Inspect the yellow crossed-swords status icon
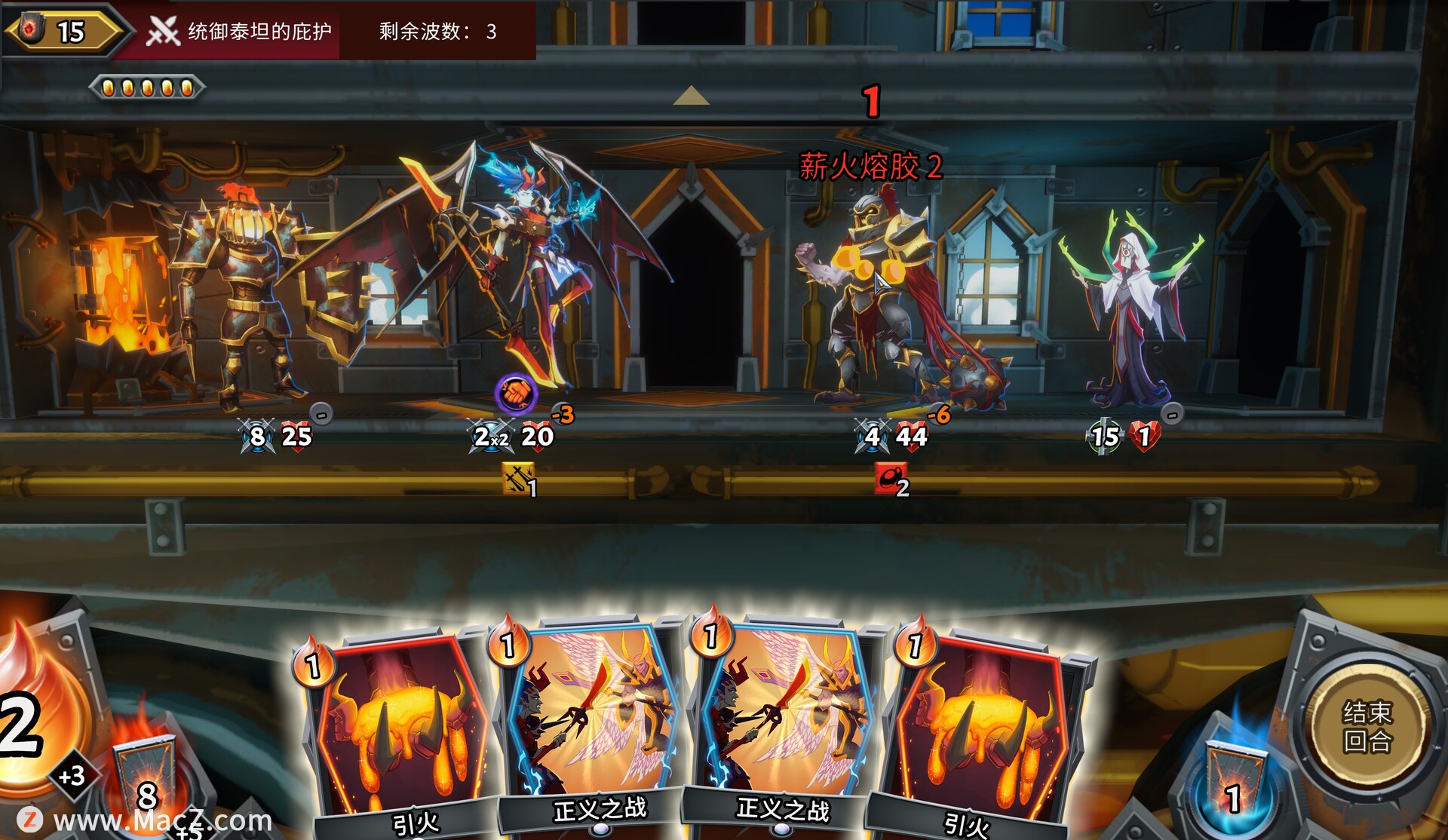The height and width of the screenshot is (840, 1448). [519, 479]
